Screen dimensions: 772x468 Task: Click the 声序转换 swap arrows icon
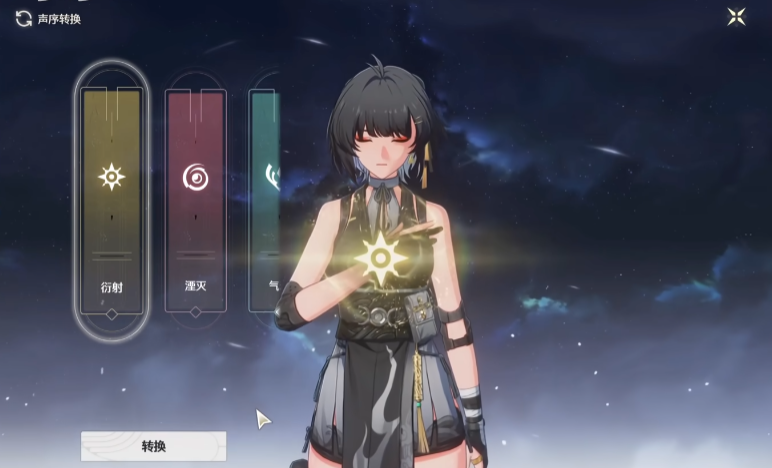(23, 18)
